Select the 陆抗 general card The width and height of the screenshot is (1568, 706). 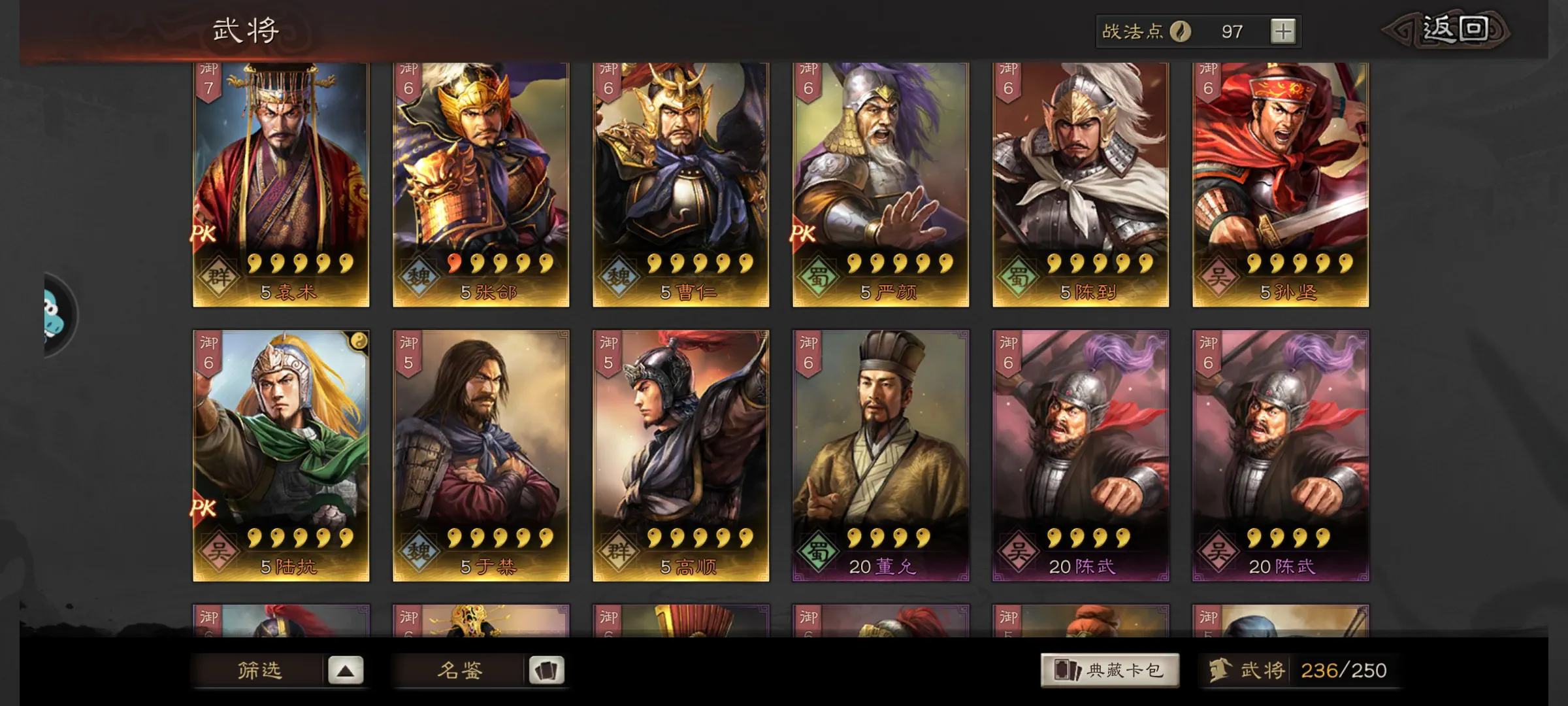tap(281, 455)
